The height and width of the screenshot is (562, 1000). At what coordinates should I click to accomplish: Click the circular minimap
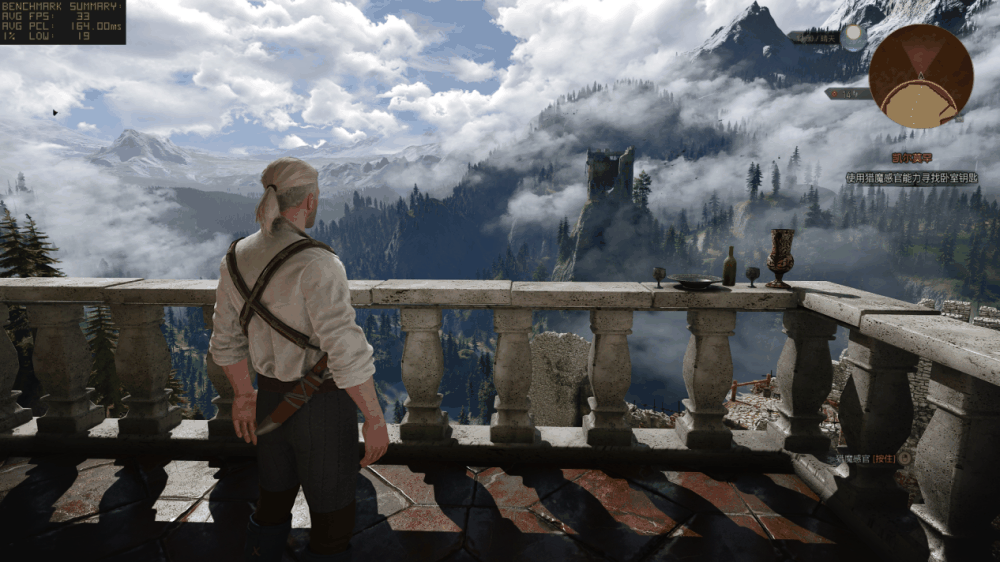click(x=920, y=76)
